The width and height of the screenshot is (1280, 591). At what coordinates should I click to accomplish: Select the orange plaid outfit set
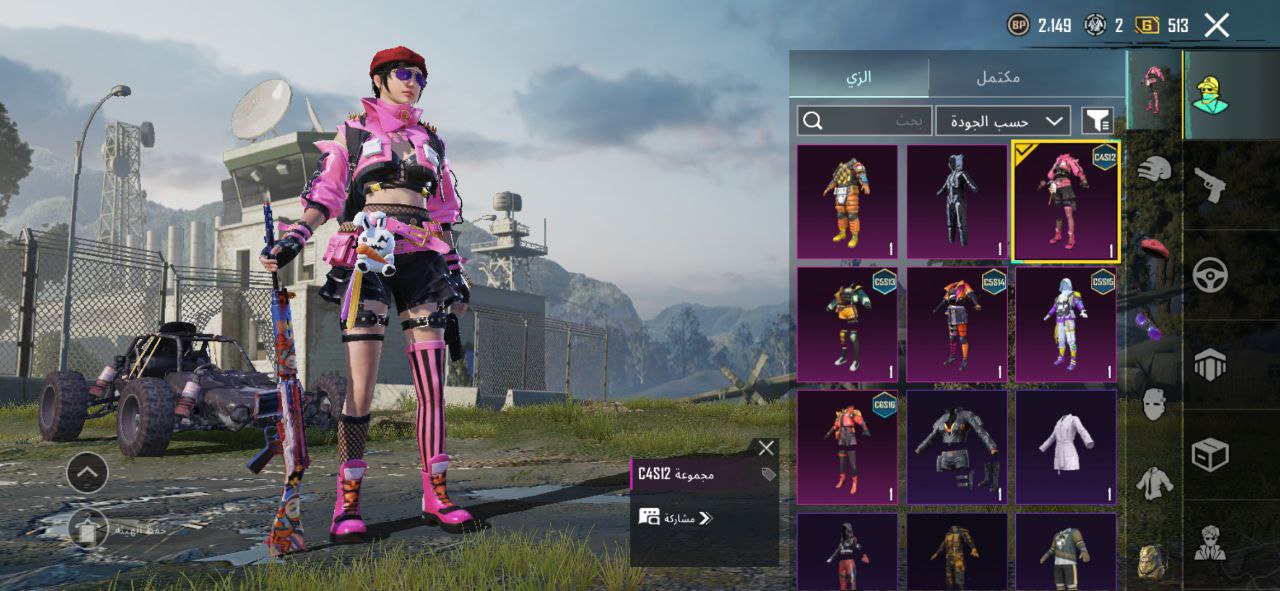[x=847, y=201]
